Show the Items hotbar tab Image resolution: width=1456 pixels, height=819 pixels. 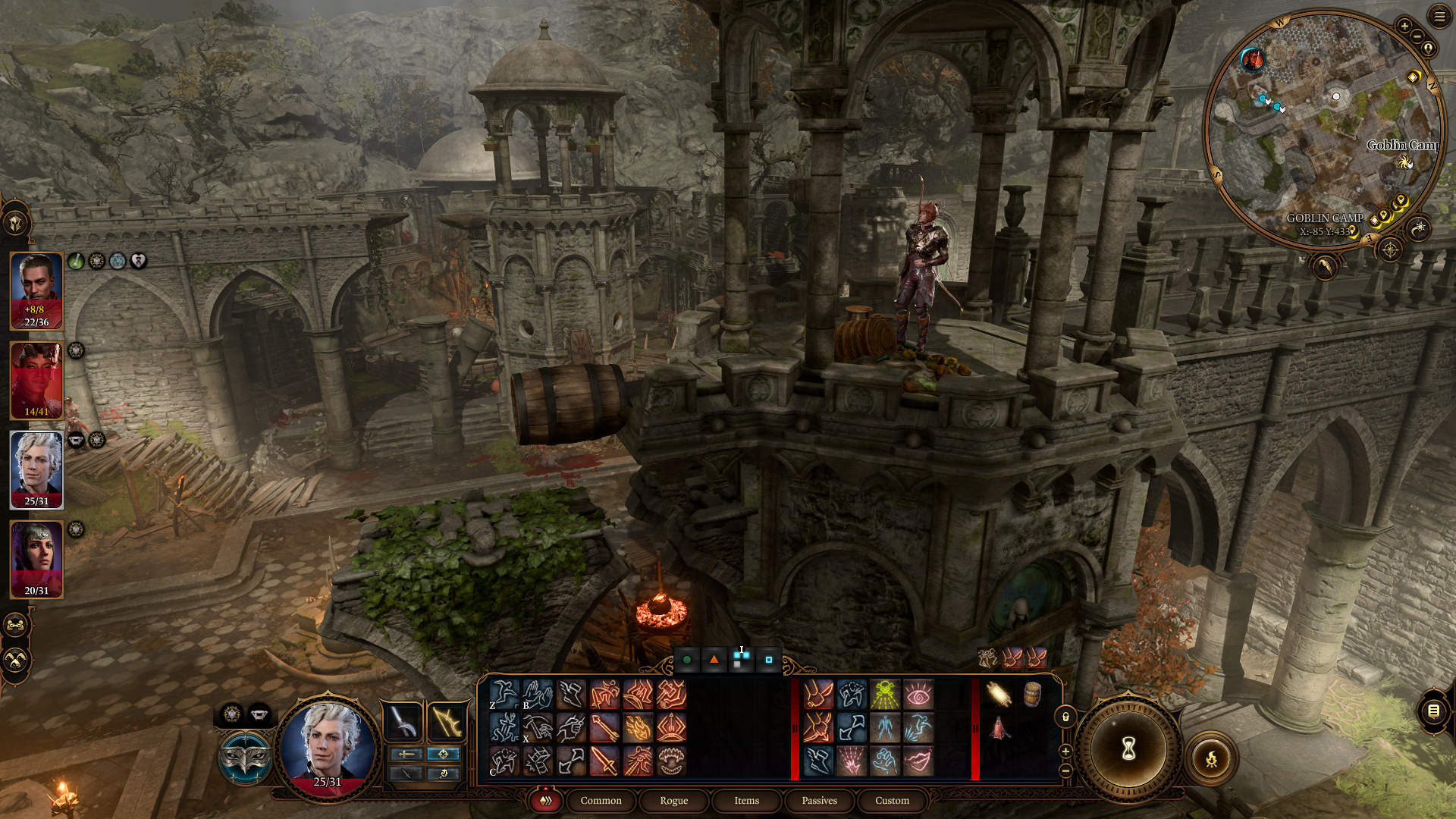(746, 801)
